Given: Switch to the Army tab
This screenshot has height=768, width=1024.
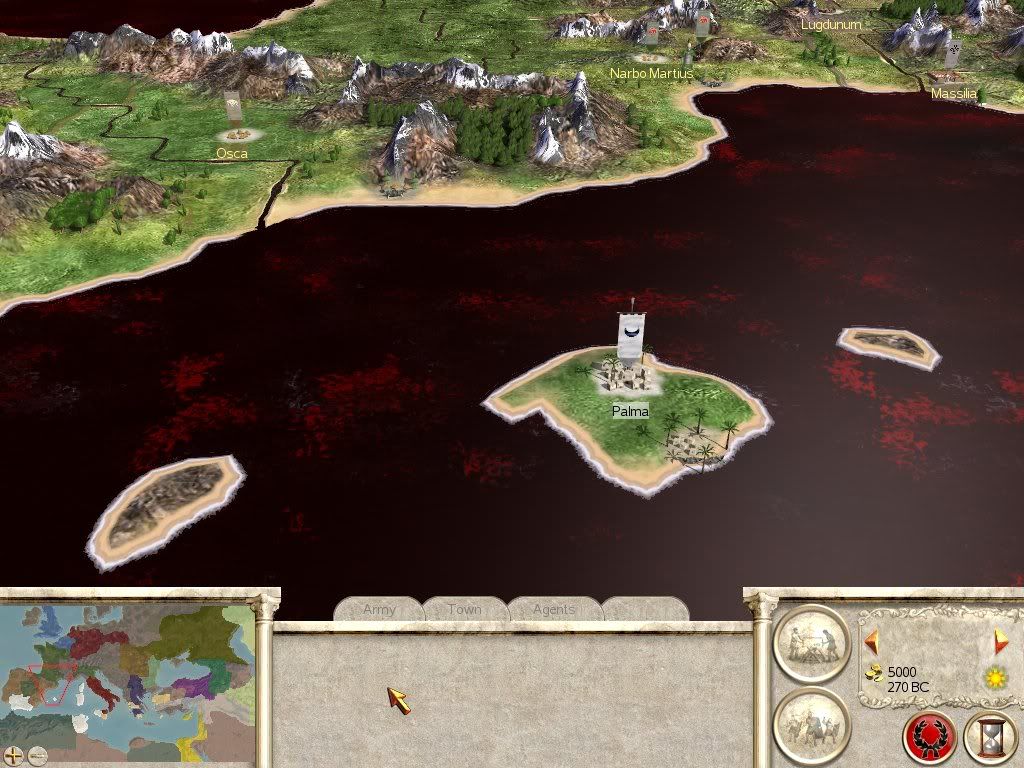Looking at the screenshot, I should [x=379, y=609].
